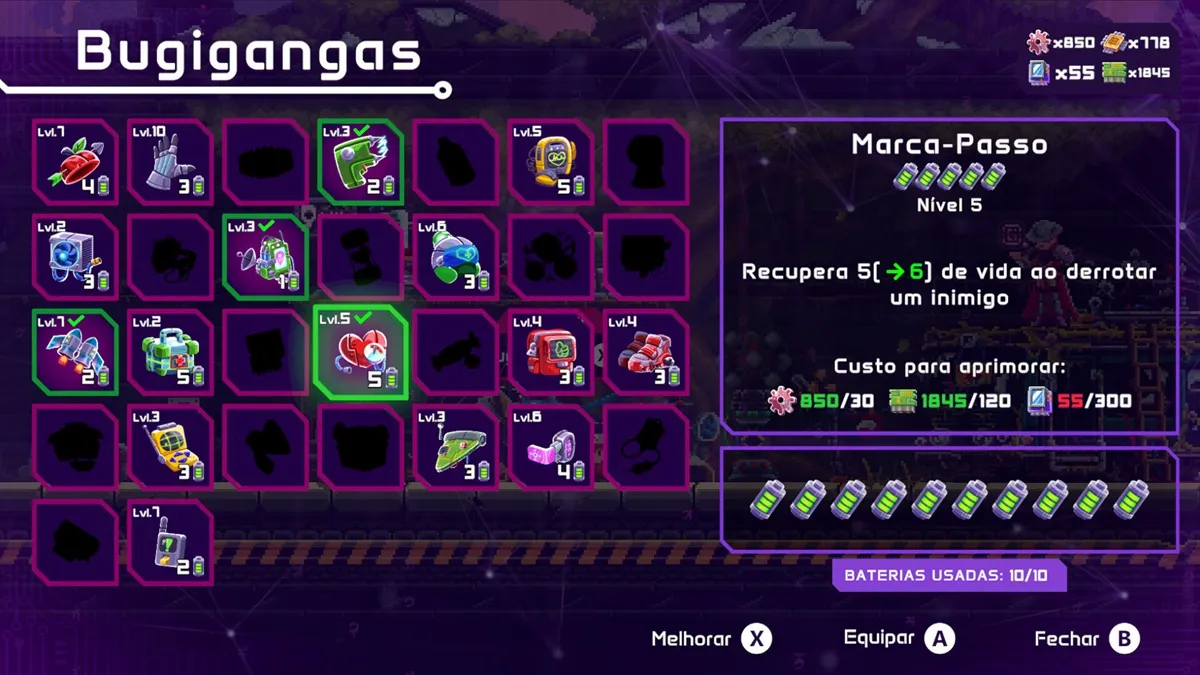Image resolution: width=1200 pixels, height=675 pixels.
Task: Select the green and blue helmet gadget
Action: (x=455, y=257)
